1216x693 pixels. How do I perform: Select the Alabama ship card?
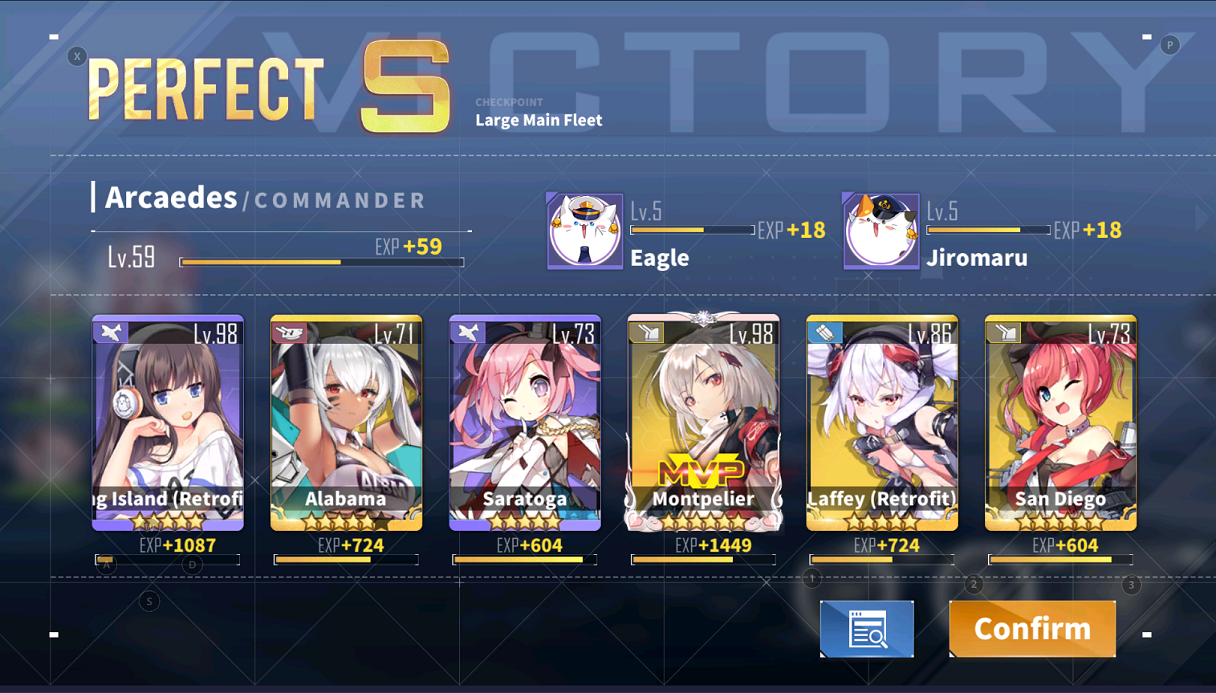(346, 422)
